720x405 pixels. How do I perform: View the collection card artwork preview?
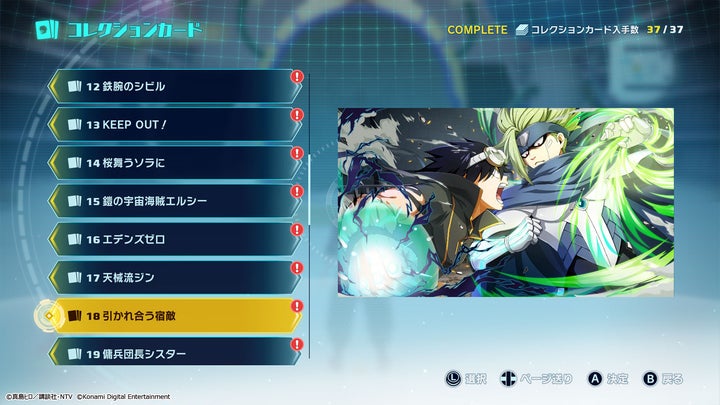tap(507, 203)
